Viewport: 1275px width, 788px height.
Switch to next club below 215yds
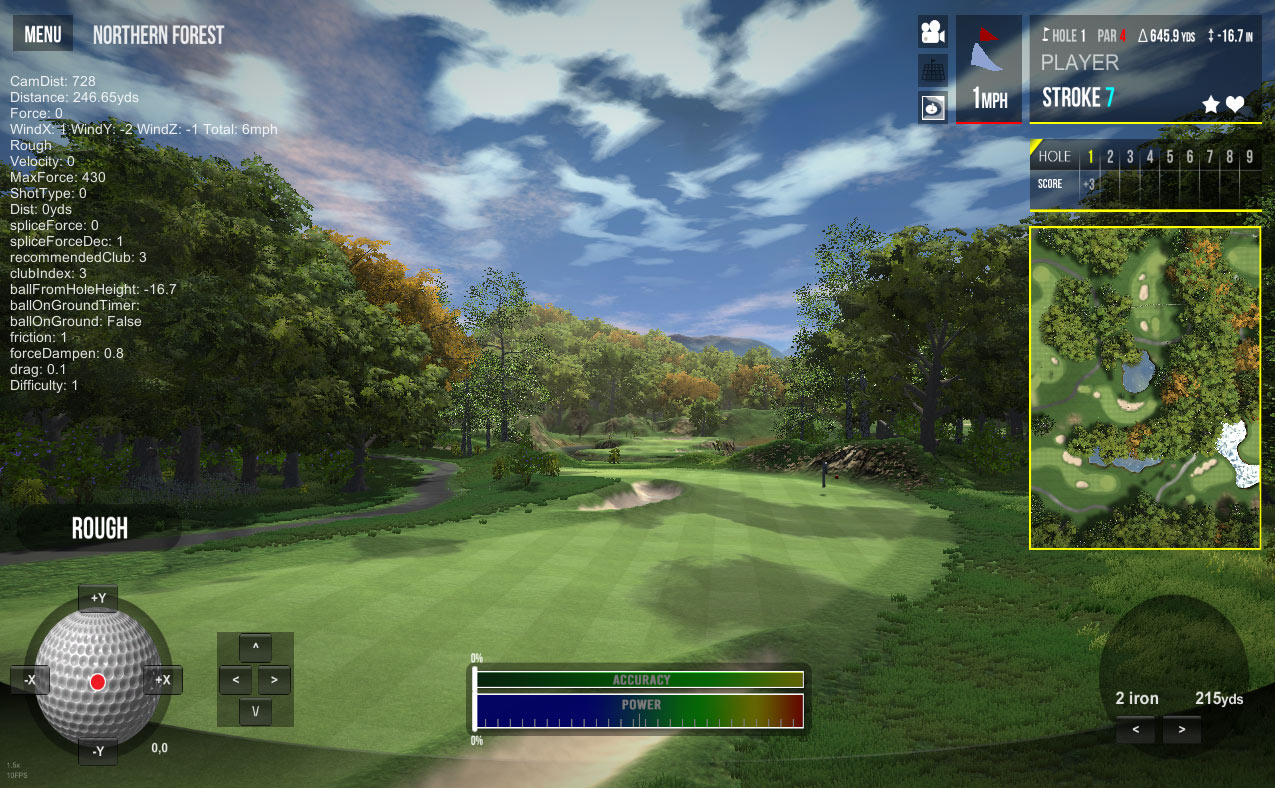click(x=1182, y=730)
